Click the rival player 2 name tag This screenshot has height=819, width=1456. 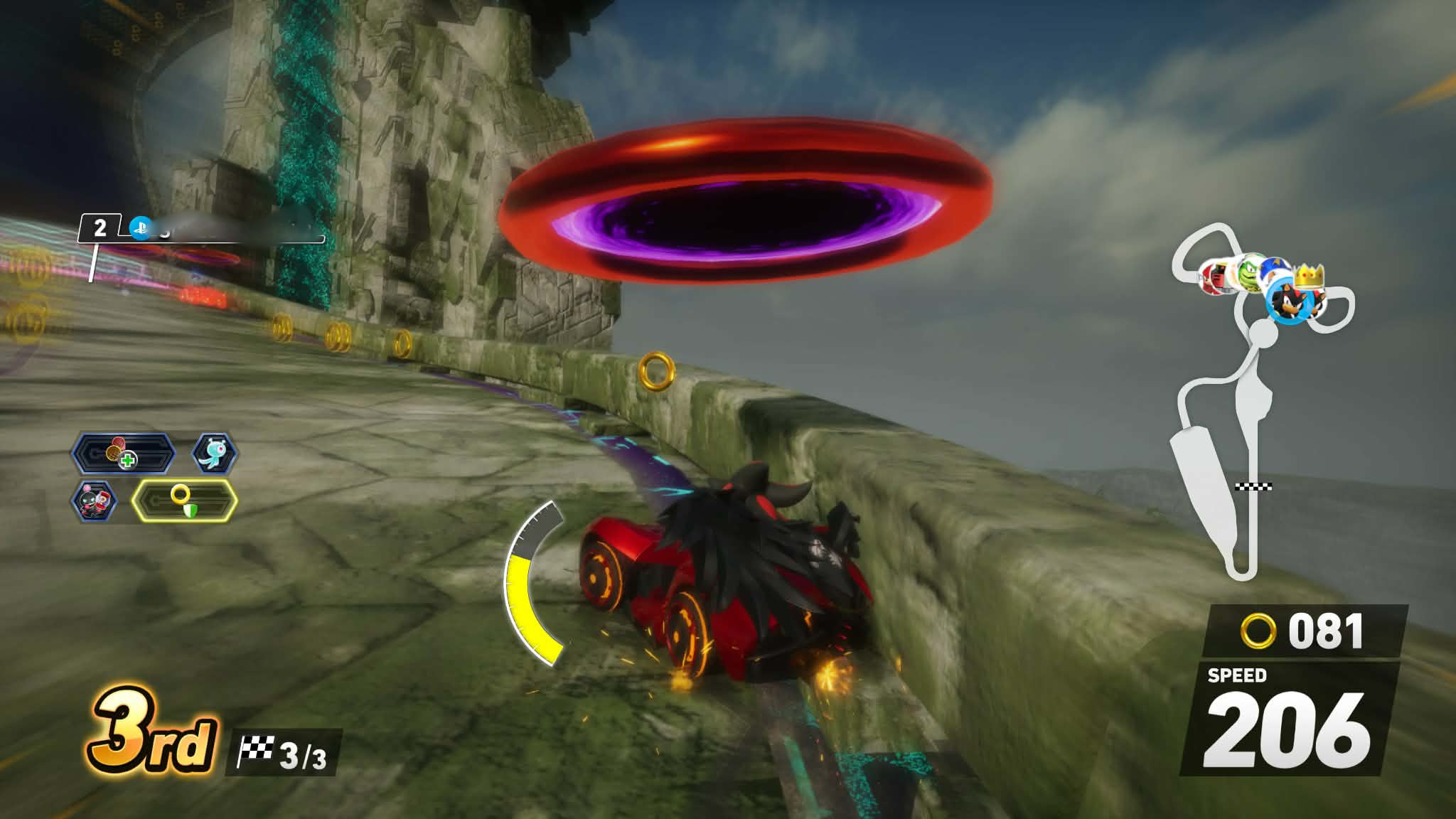tap(202, 229)
